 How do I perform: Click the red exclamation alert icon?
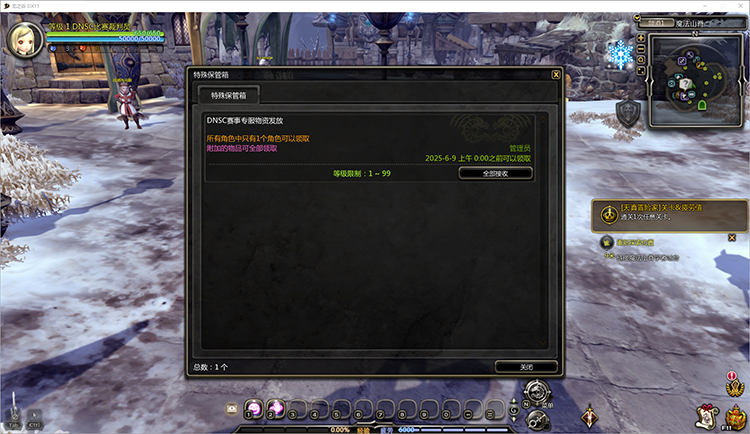[x=732, y=377]
